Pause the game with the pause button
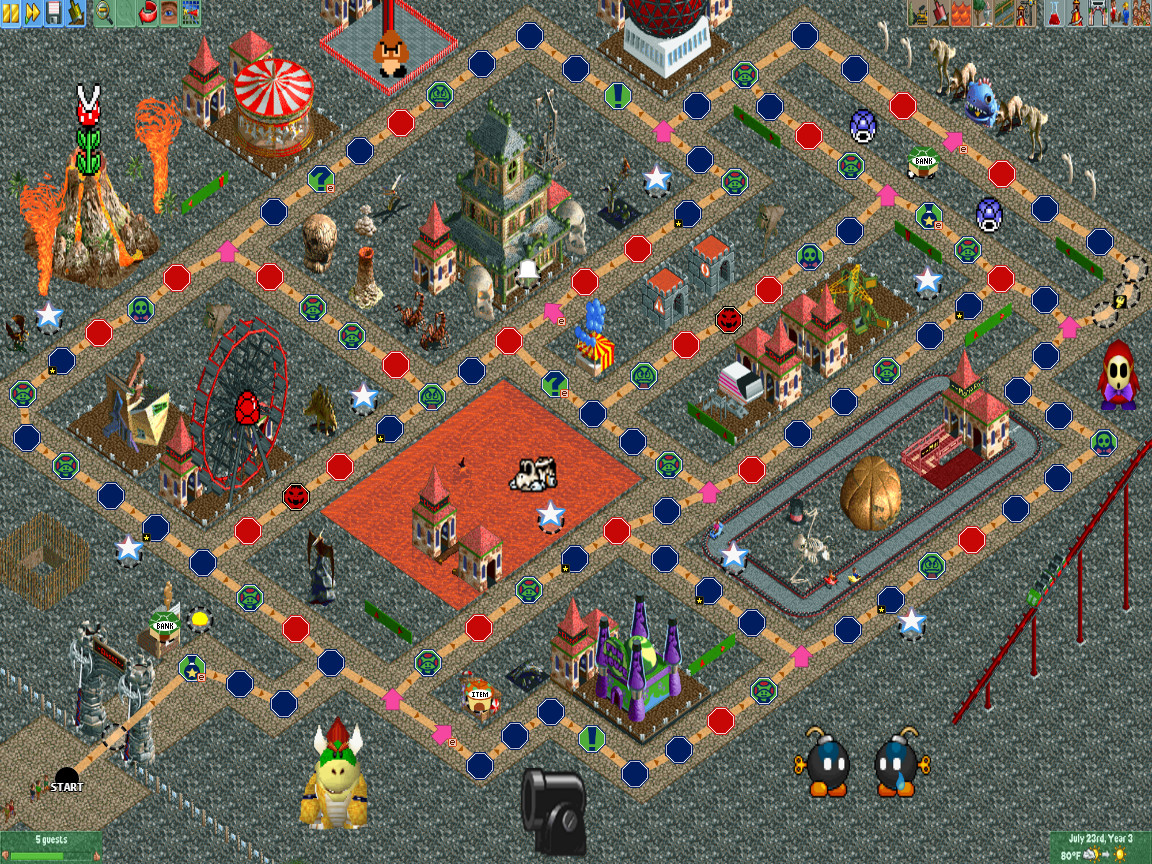This screenshot has height=864, width=1152. 10,13
